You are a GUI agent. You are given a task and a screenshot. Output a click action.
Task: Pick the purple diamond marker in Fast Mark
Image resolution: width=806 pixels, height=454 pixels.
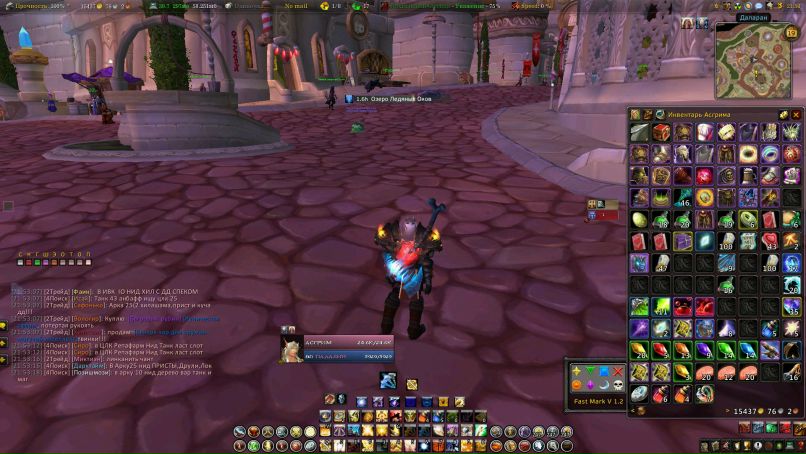pyautogui.click(x=591, y=386)
